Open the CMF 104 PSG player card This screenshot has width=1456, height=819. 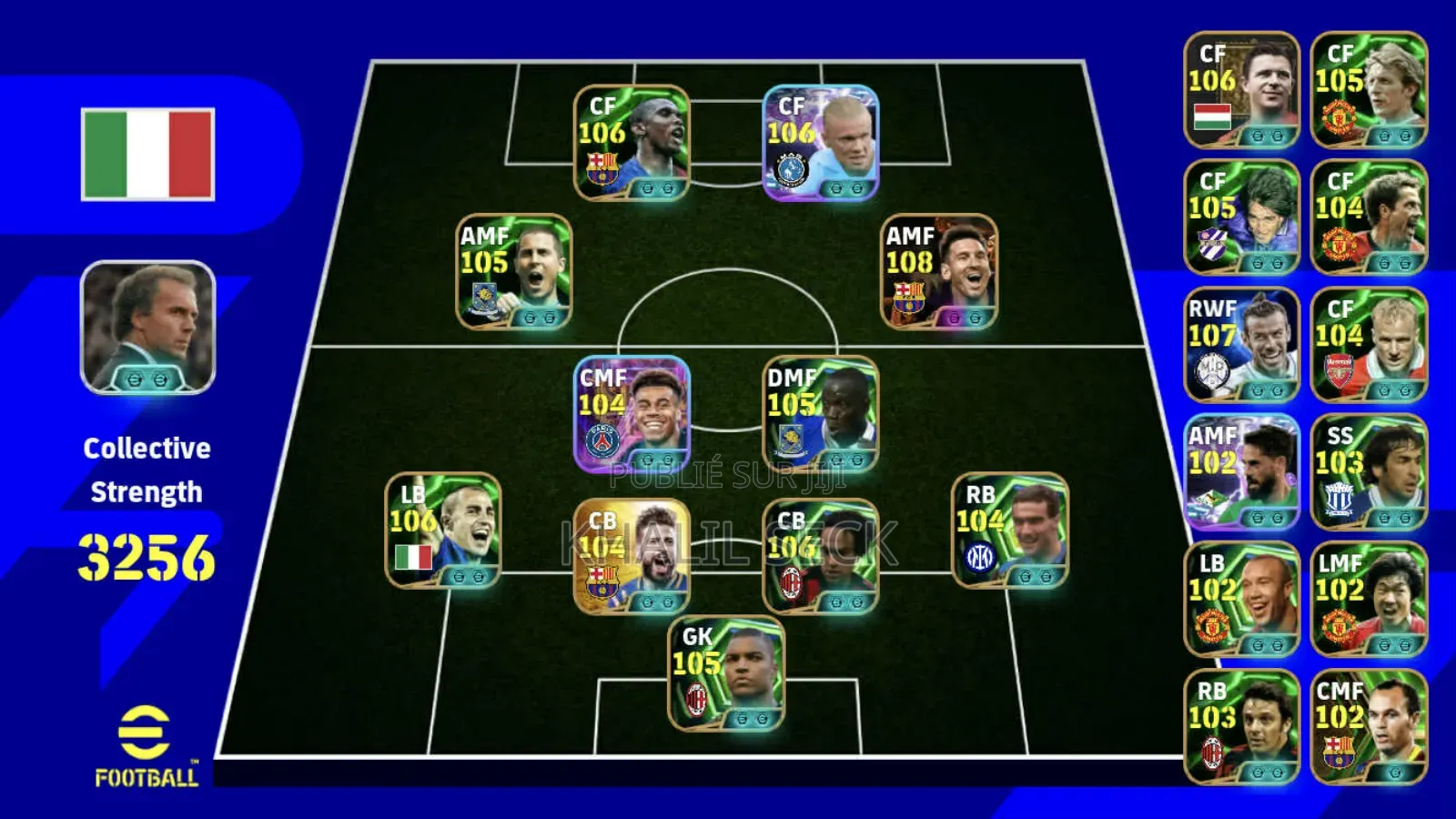click(637, 419)
